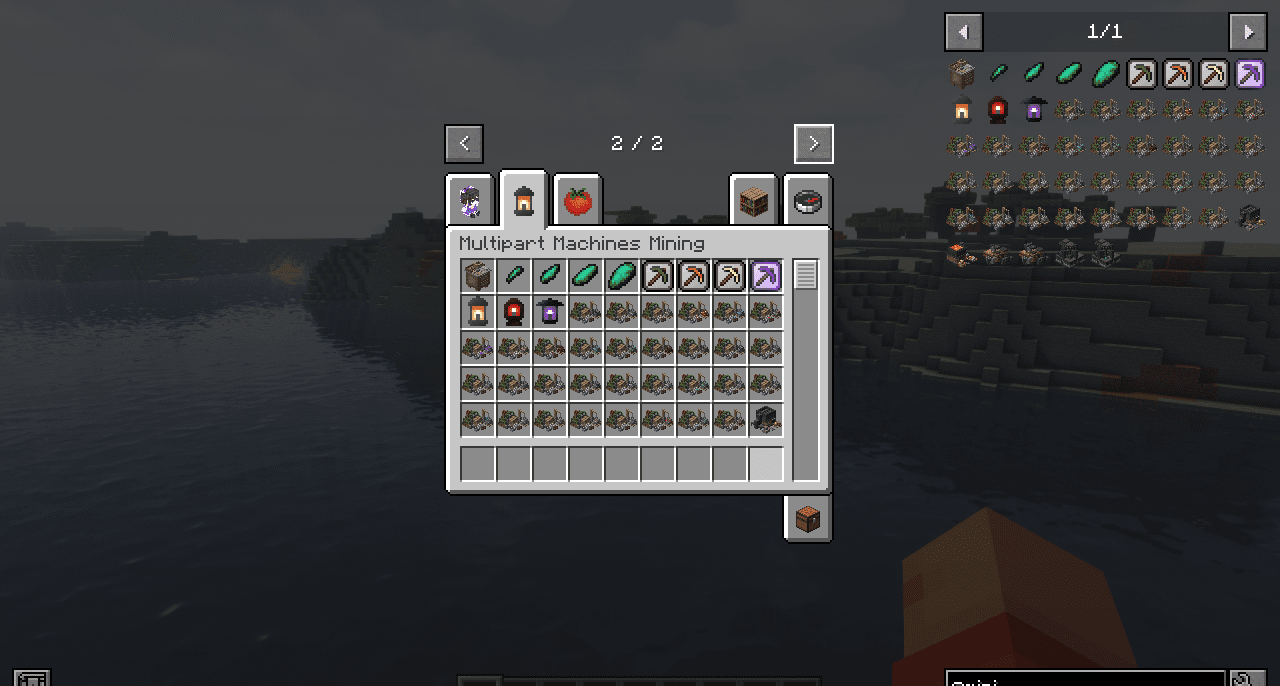
Task: Select the orange-headed pickaxe in the creative grid
Action: (694, 276)
